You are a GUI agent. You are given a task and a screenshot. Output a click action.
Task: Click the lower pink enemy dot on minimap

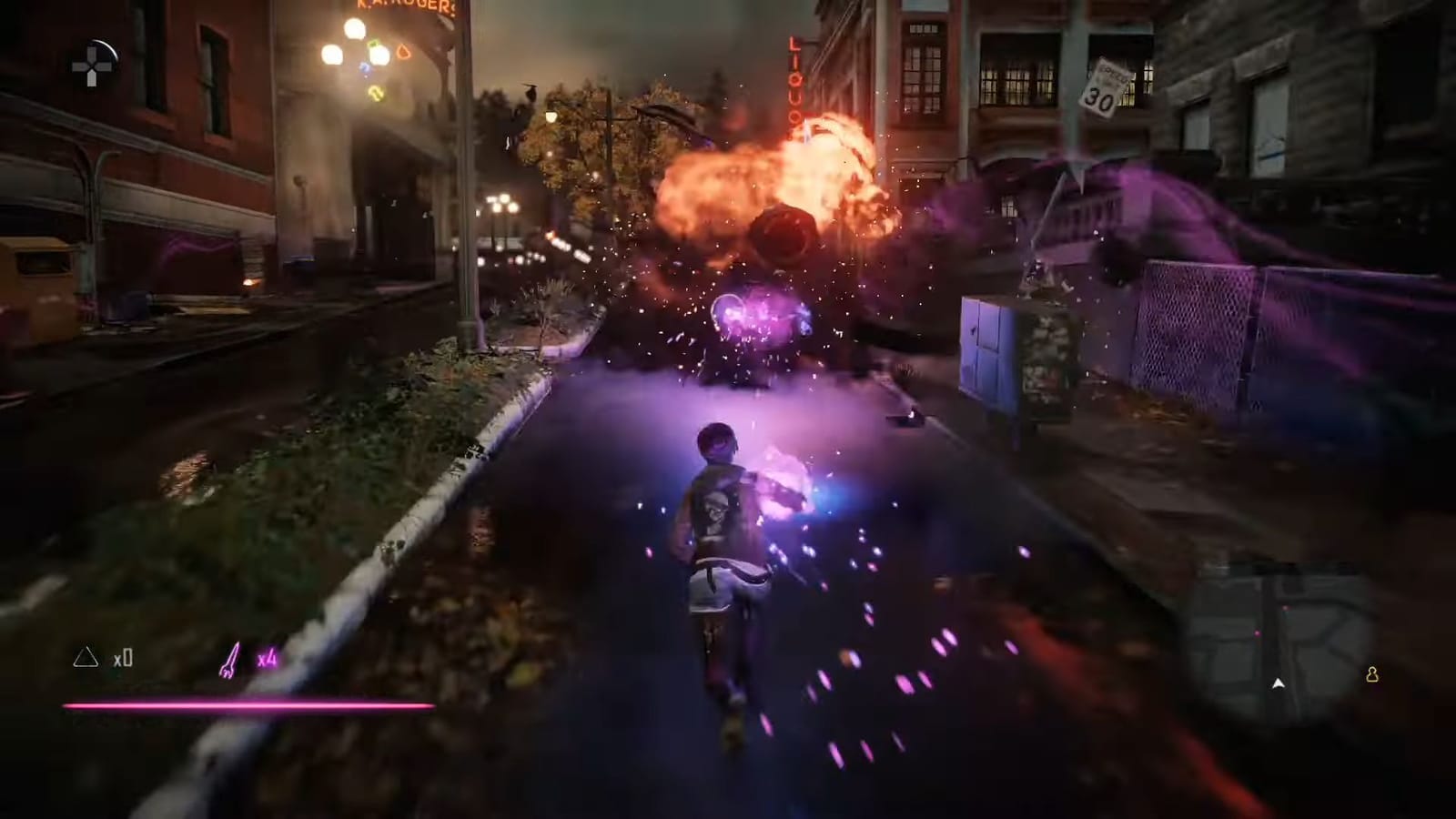click(x=1258, y=632)
